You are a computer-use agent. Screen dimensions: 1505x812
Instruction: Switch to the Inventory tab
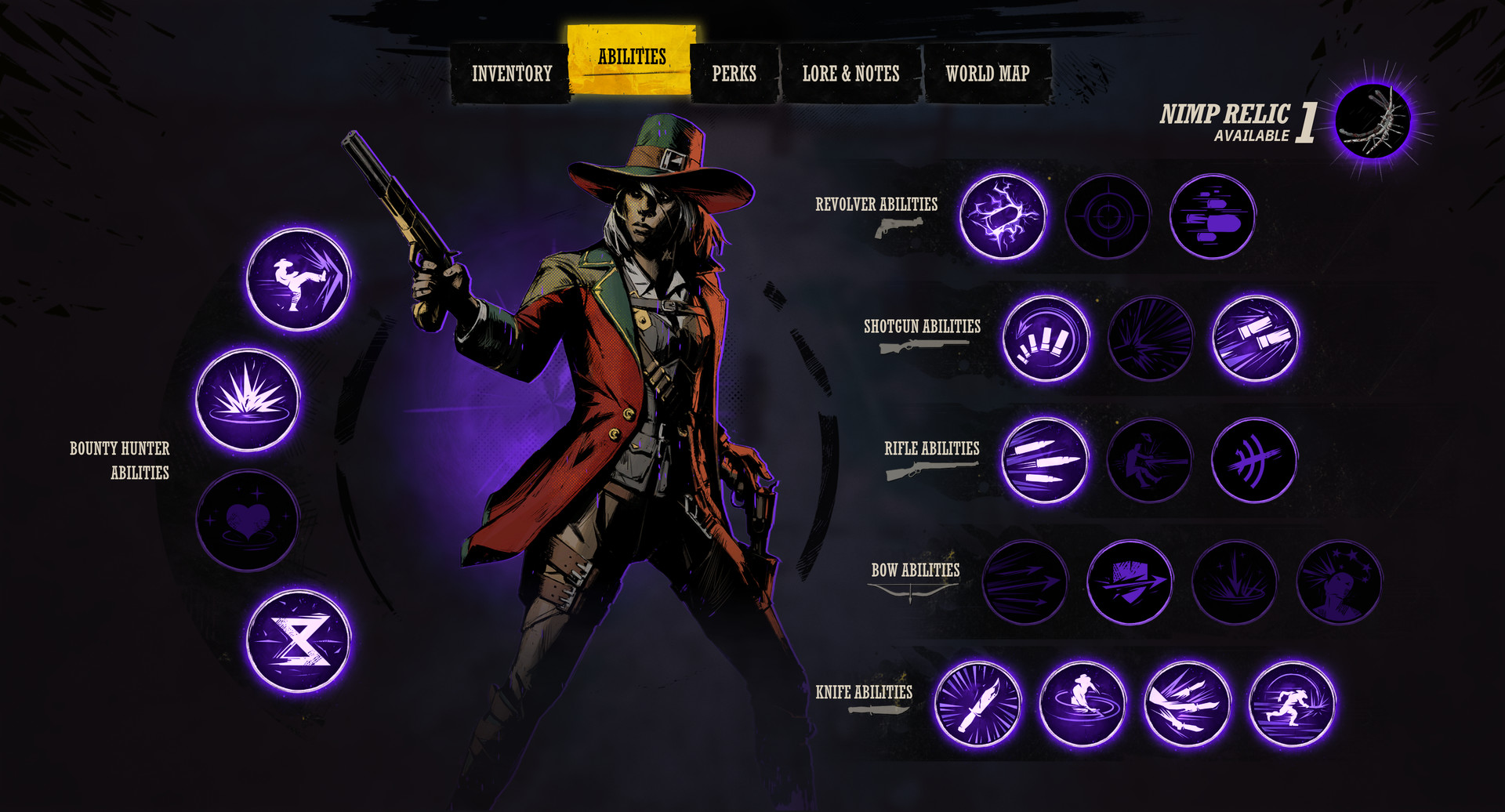click(511, 73)
